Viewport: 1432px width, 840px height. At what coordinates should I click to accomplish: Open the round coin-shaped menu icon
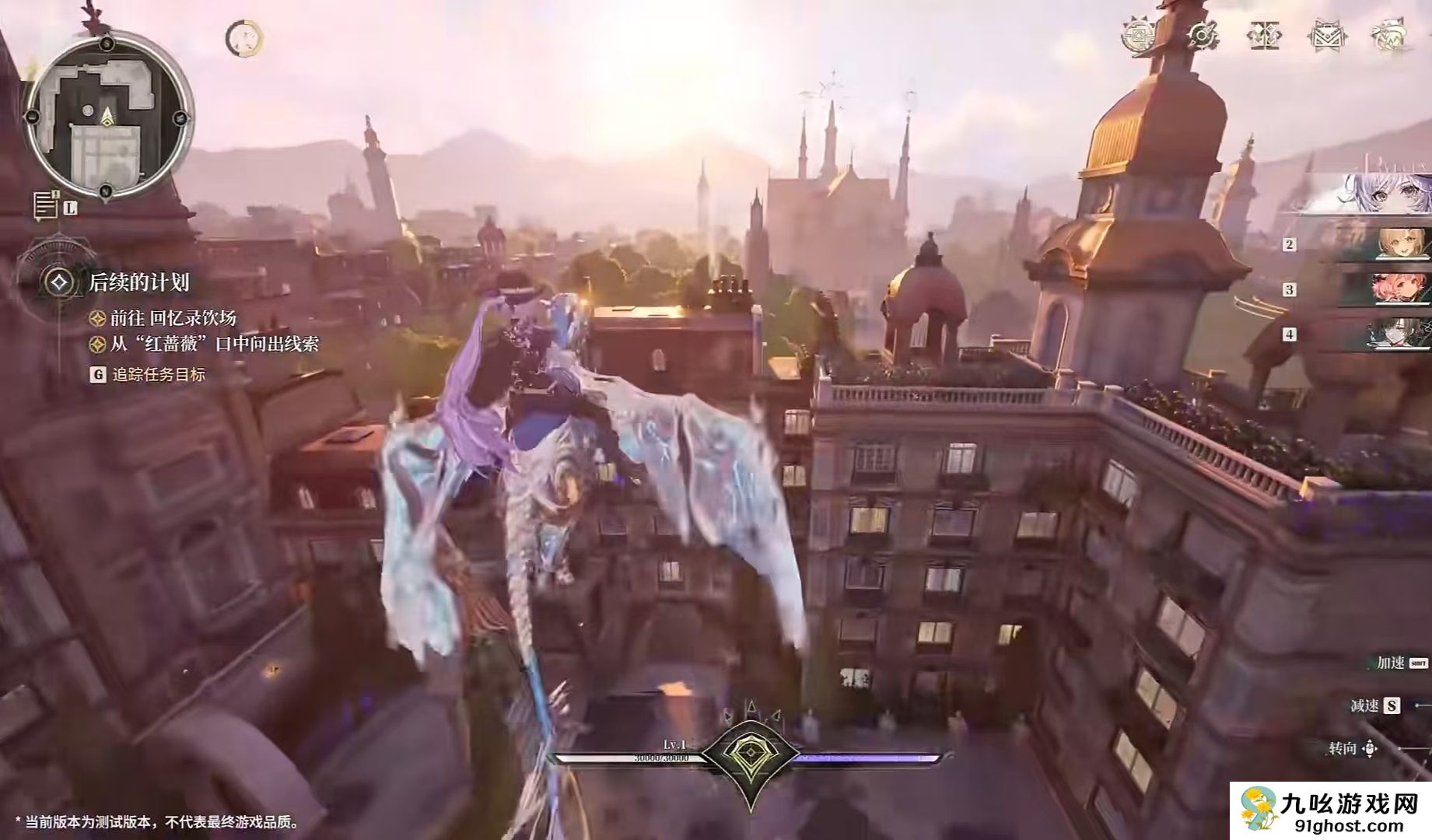point(1139,36)
